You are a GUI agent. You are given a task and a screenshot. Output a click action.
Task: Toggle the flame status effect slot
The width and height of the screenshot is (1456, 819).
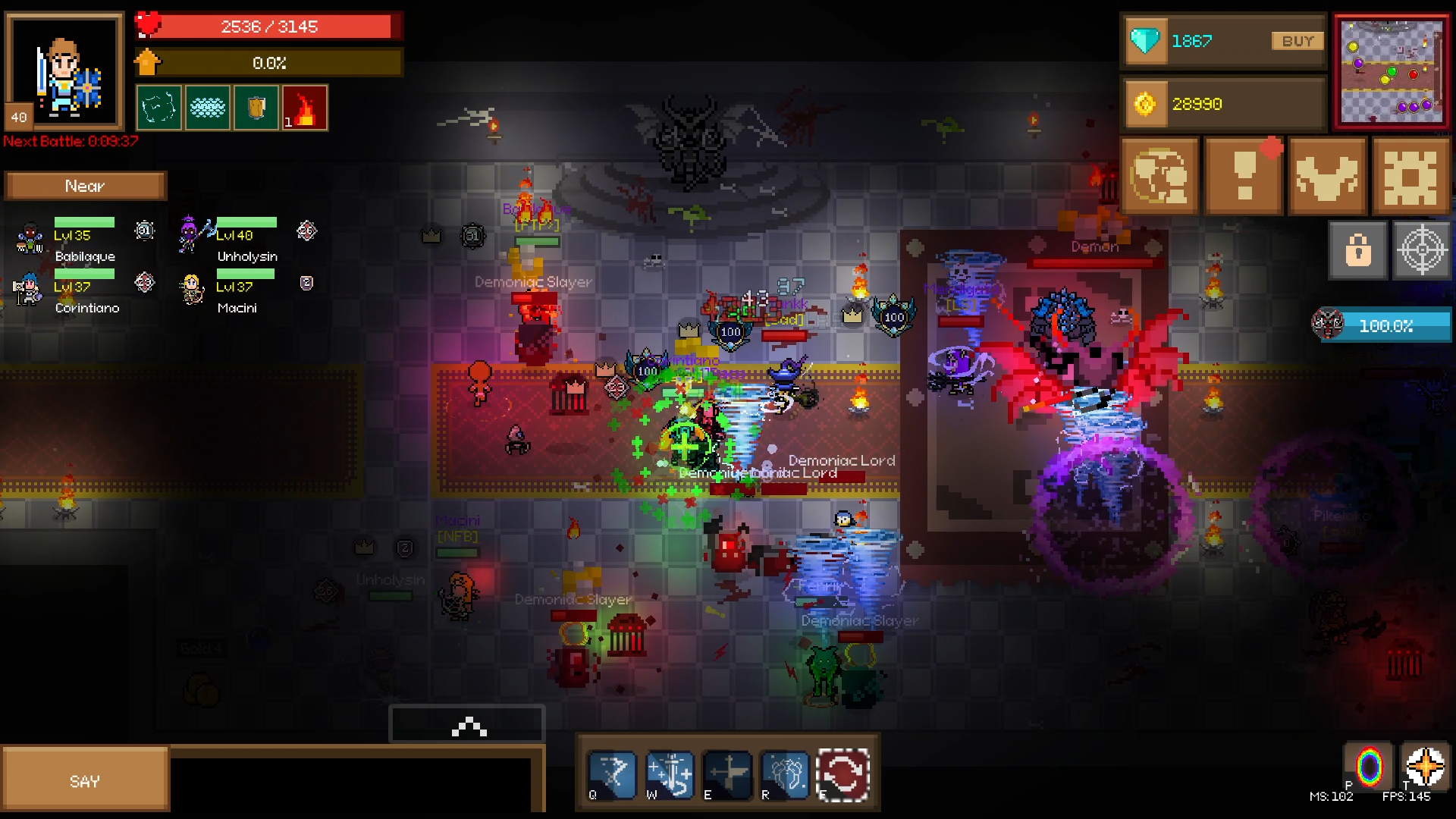point(305,107)
